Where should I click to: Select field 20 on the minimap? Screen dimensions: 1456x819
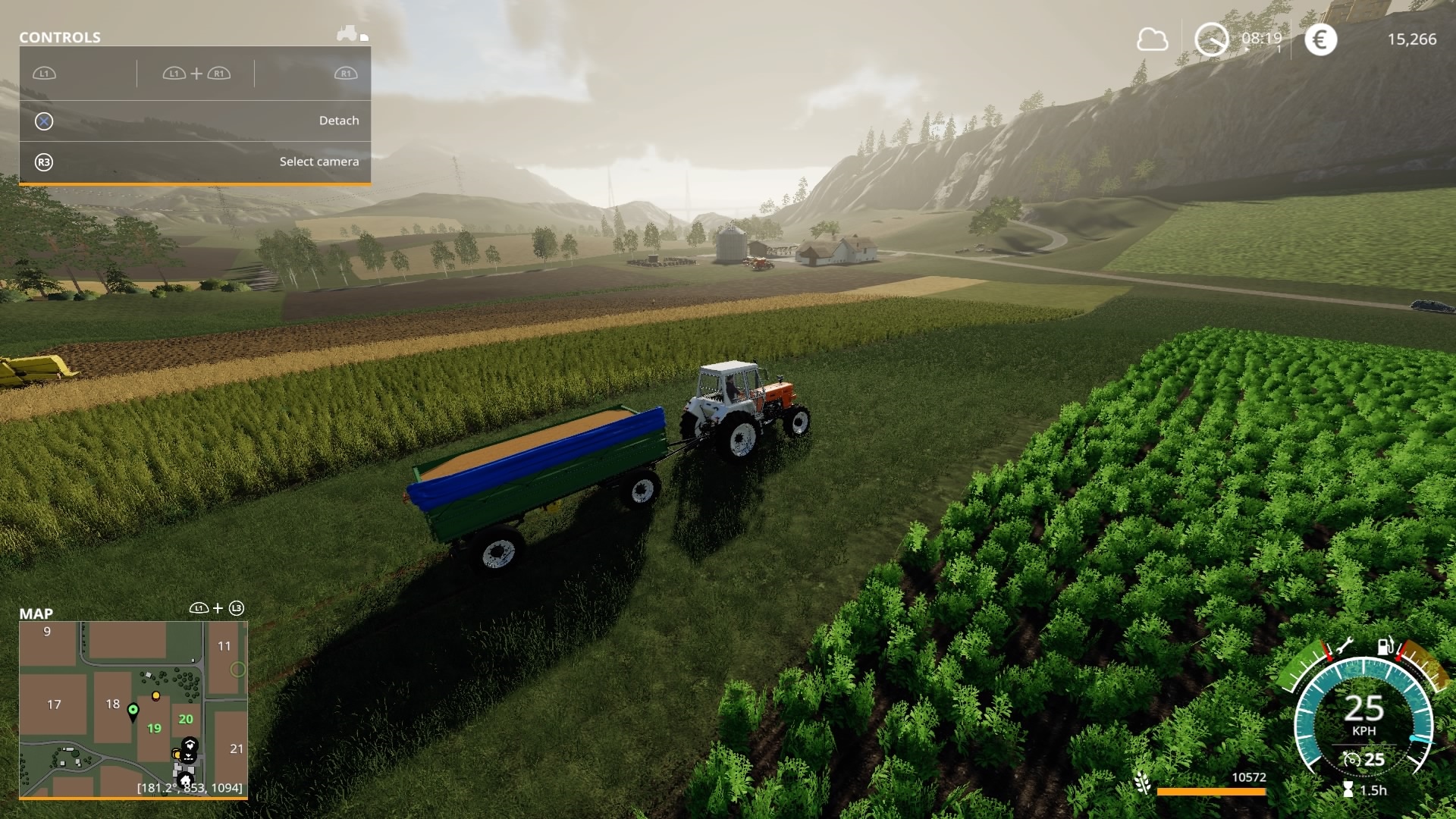[x=186, y=719]
